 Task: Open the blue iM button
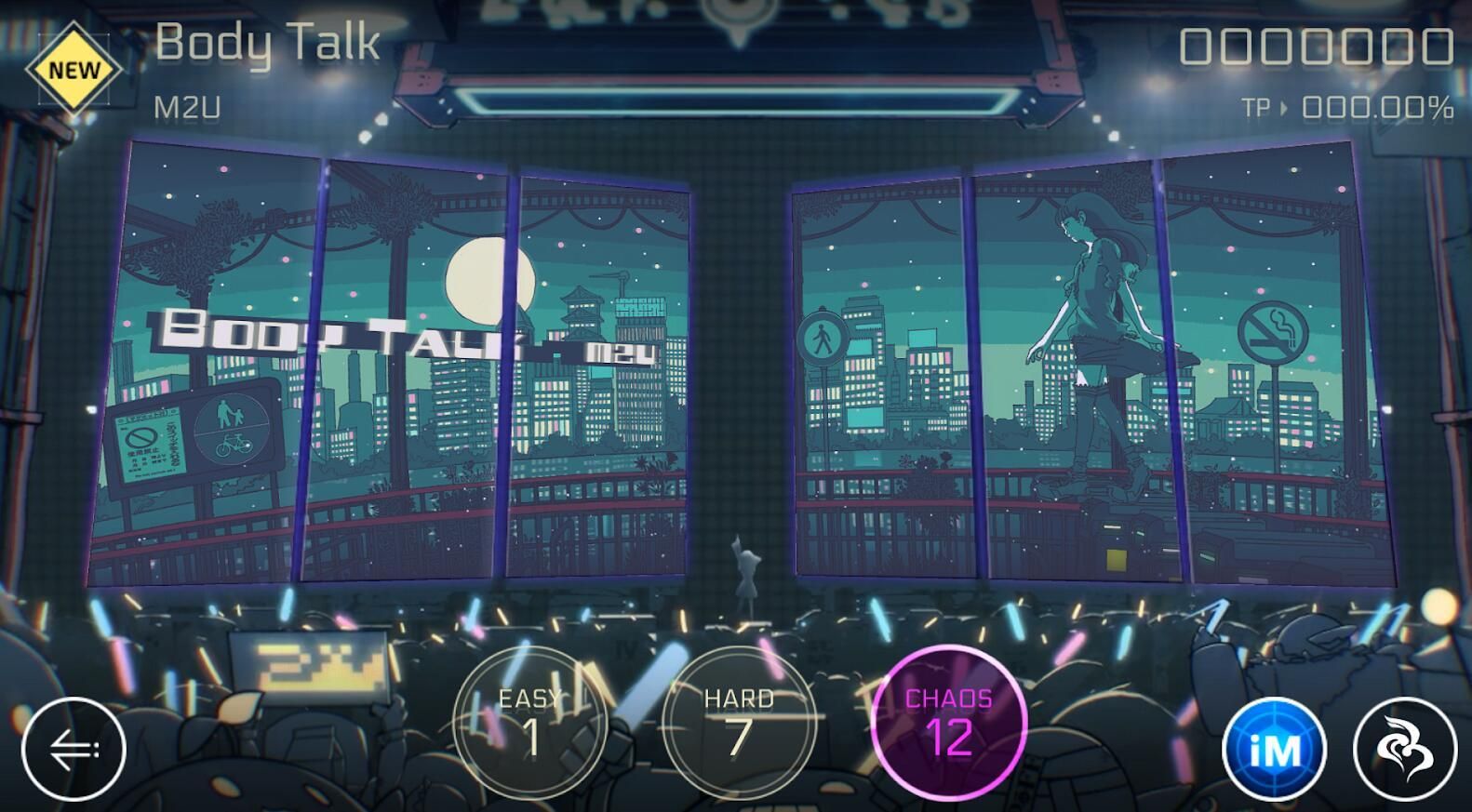1275,750
